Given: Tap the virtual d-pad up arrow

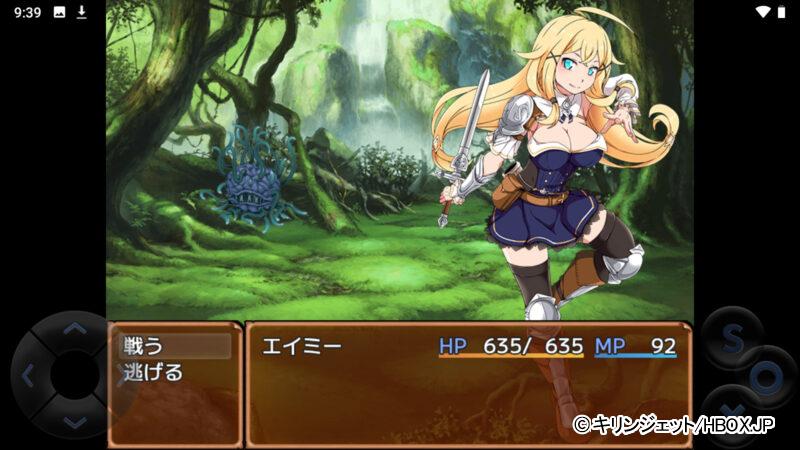Looking at the screenshot, I should [x=74, y=328].
